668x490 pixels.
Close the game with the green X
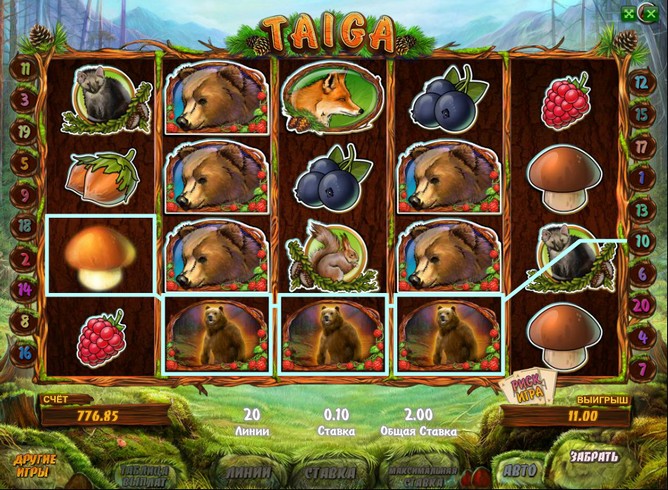pyautogui.click(x=652, y=13)
